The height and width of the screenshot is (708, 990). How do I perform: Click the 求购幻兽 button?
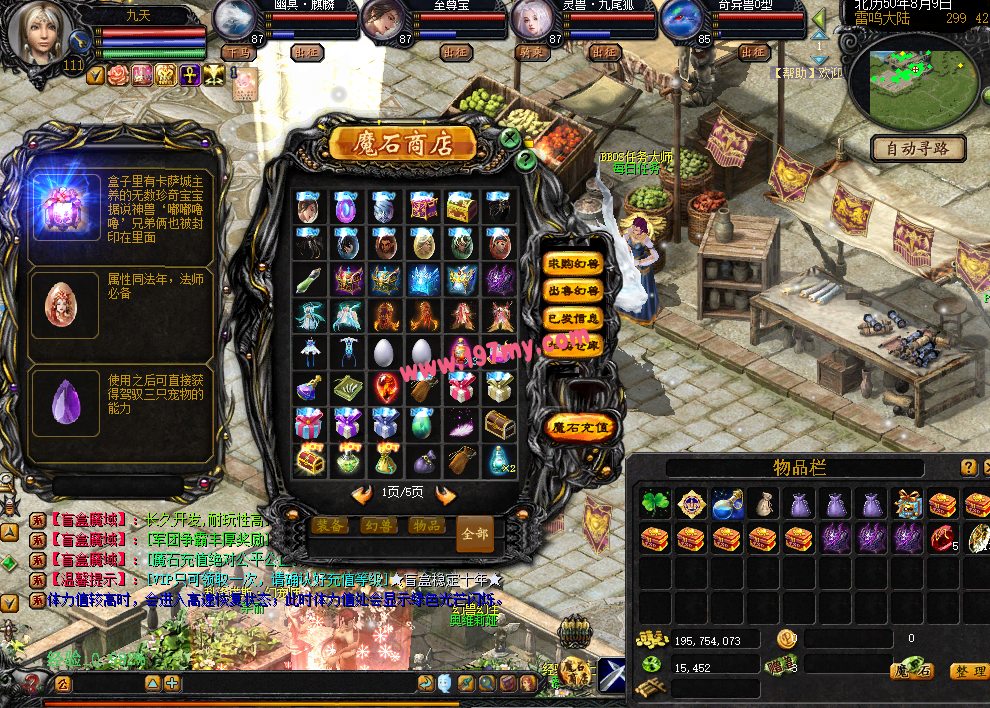tap(573, 263)
